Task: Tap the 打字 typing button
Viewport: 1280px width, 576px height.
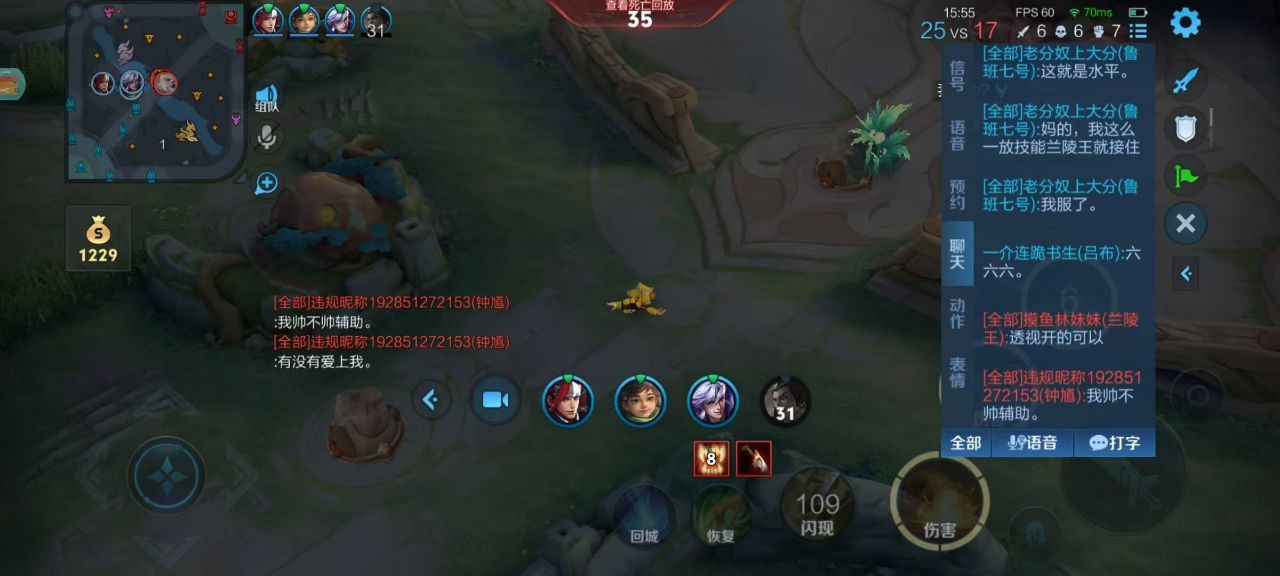Action: (x=1114, y=442)
